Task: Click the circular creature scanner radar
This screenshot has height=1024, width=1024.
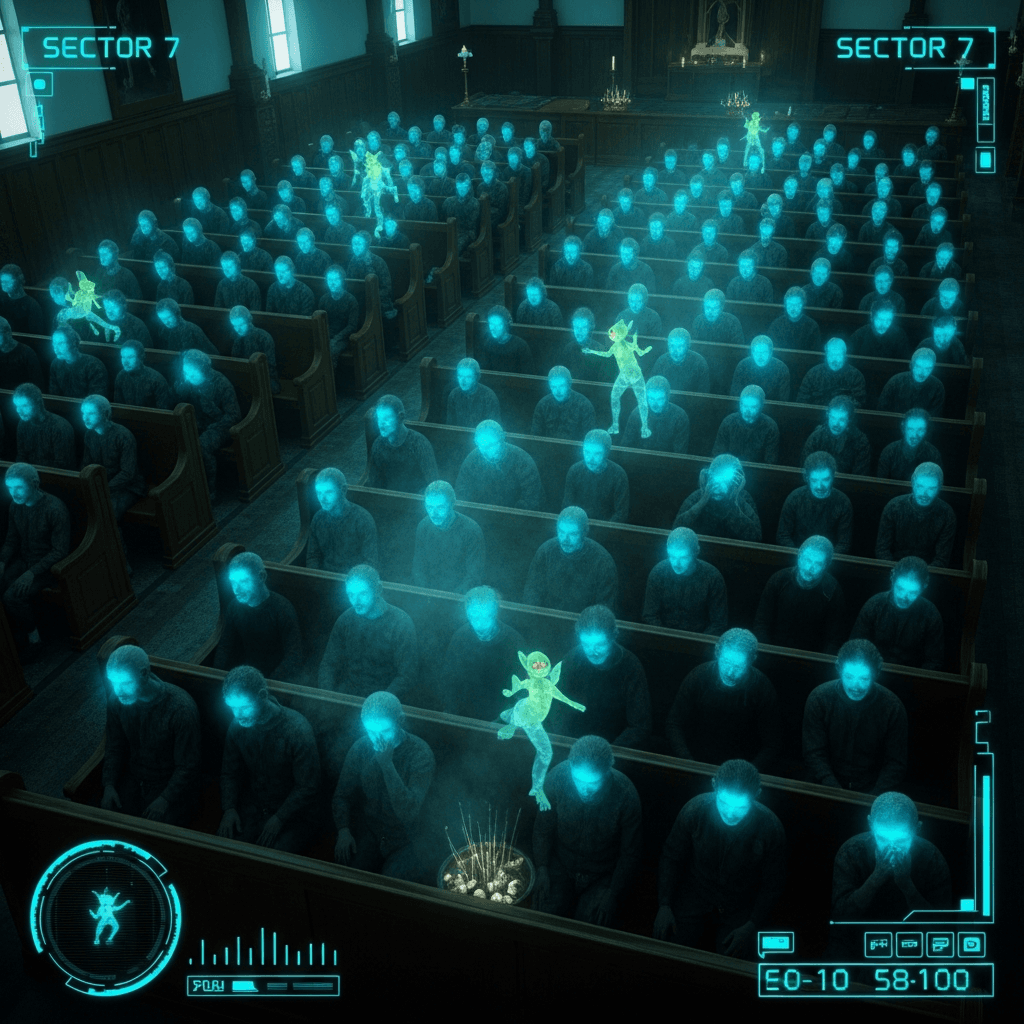Action: click(105, 917)
